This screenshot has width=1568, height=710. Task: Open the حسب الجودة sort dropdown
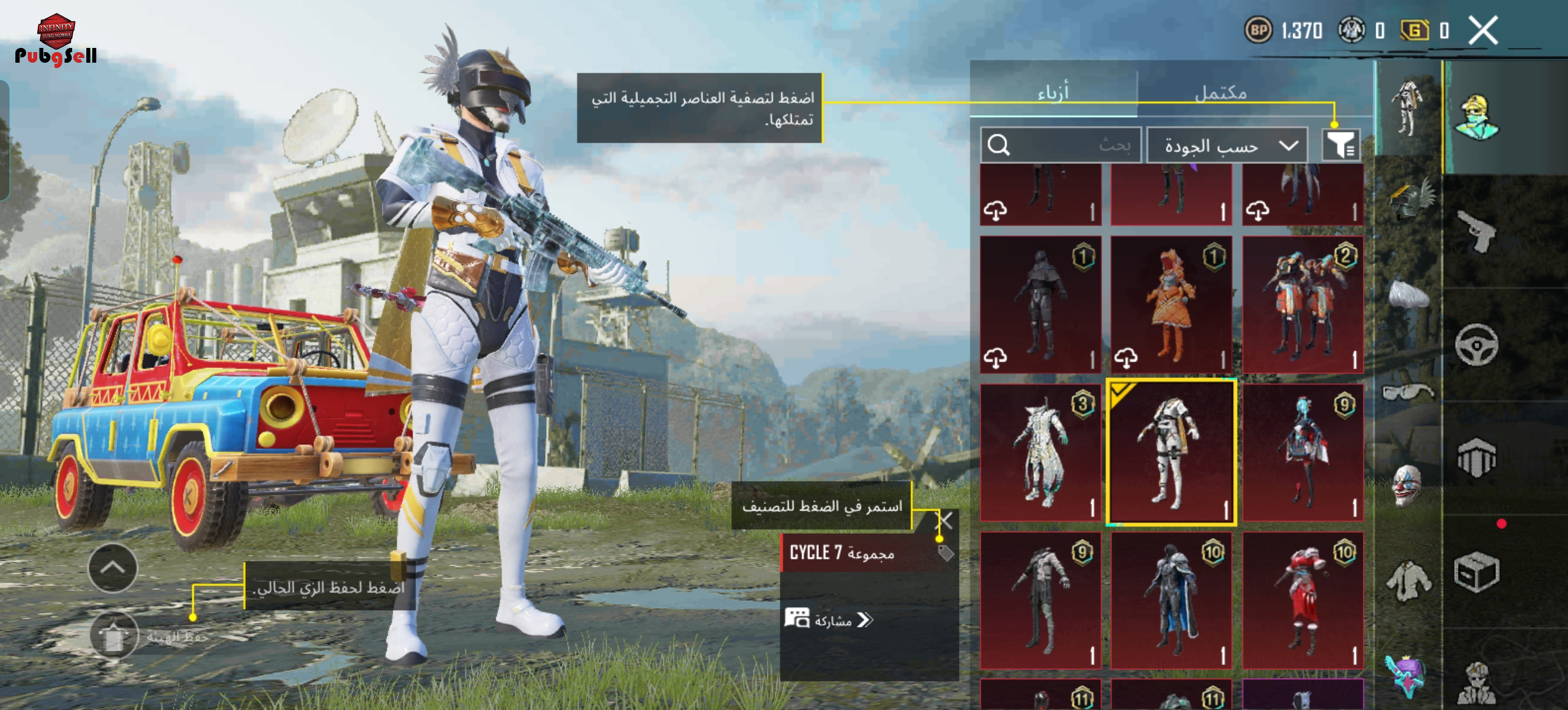(x=1226, y=146)
